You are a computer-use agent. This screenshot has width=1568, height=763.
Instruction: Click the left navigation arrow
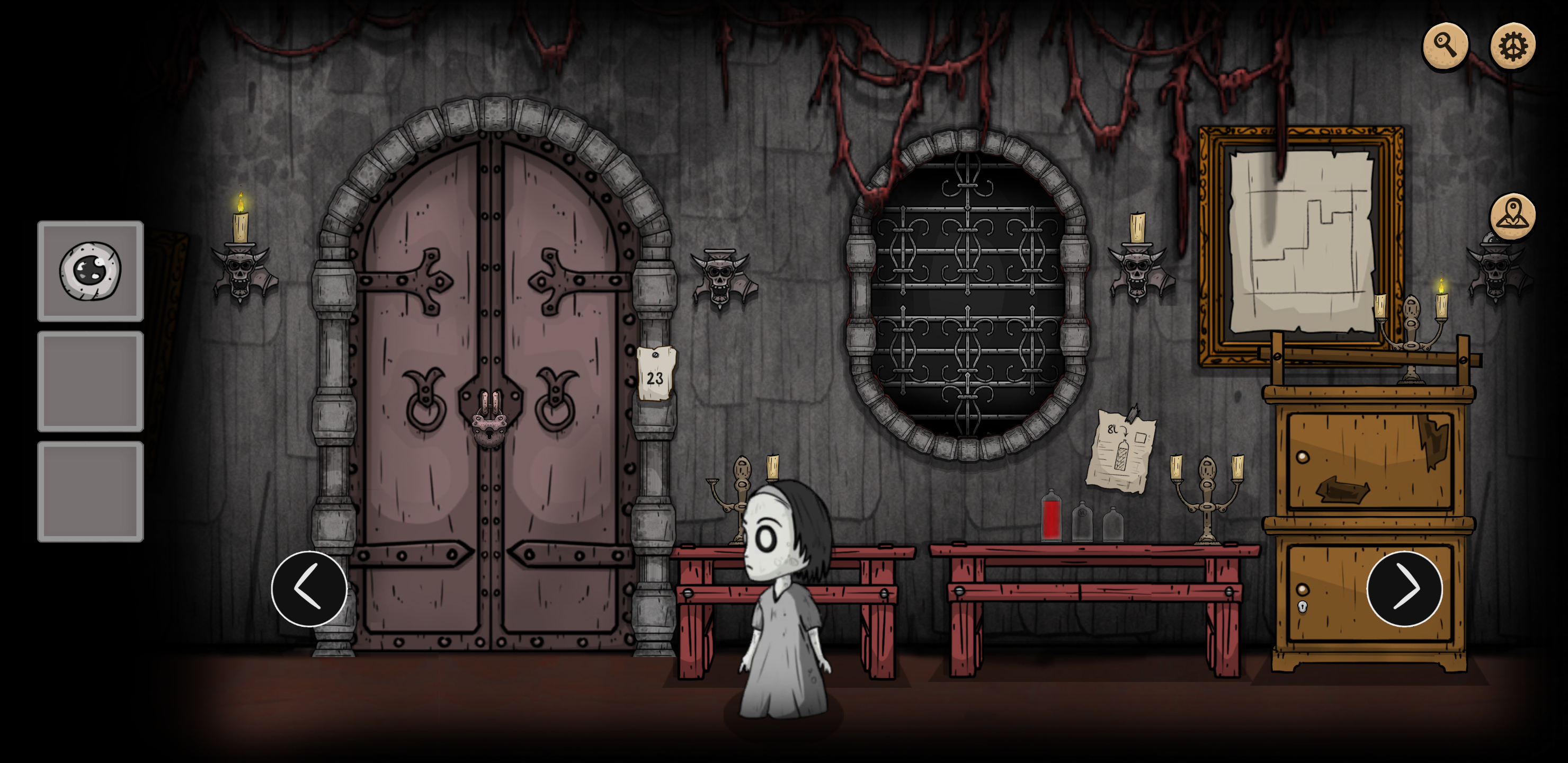309,588
